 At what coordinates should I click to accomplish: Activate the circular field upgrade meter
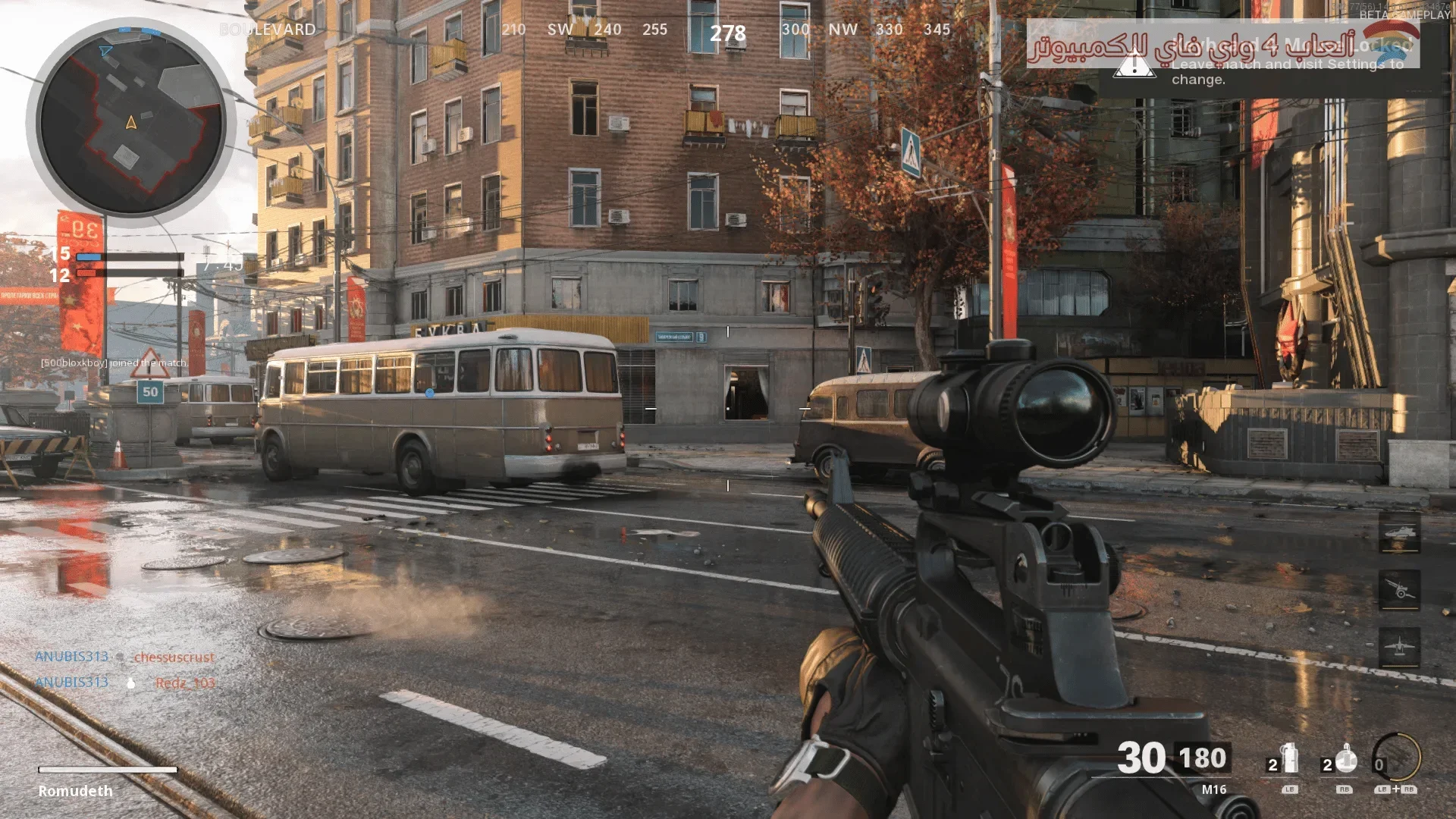[1397, 758]
